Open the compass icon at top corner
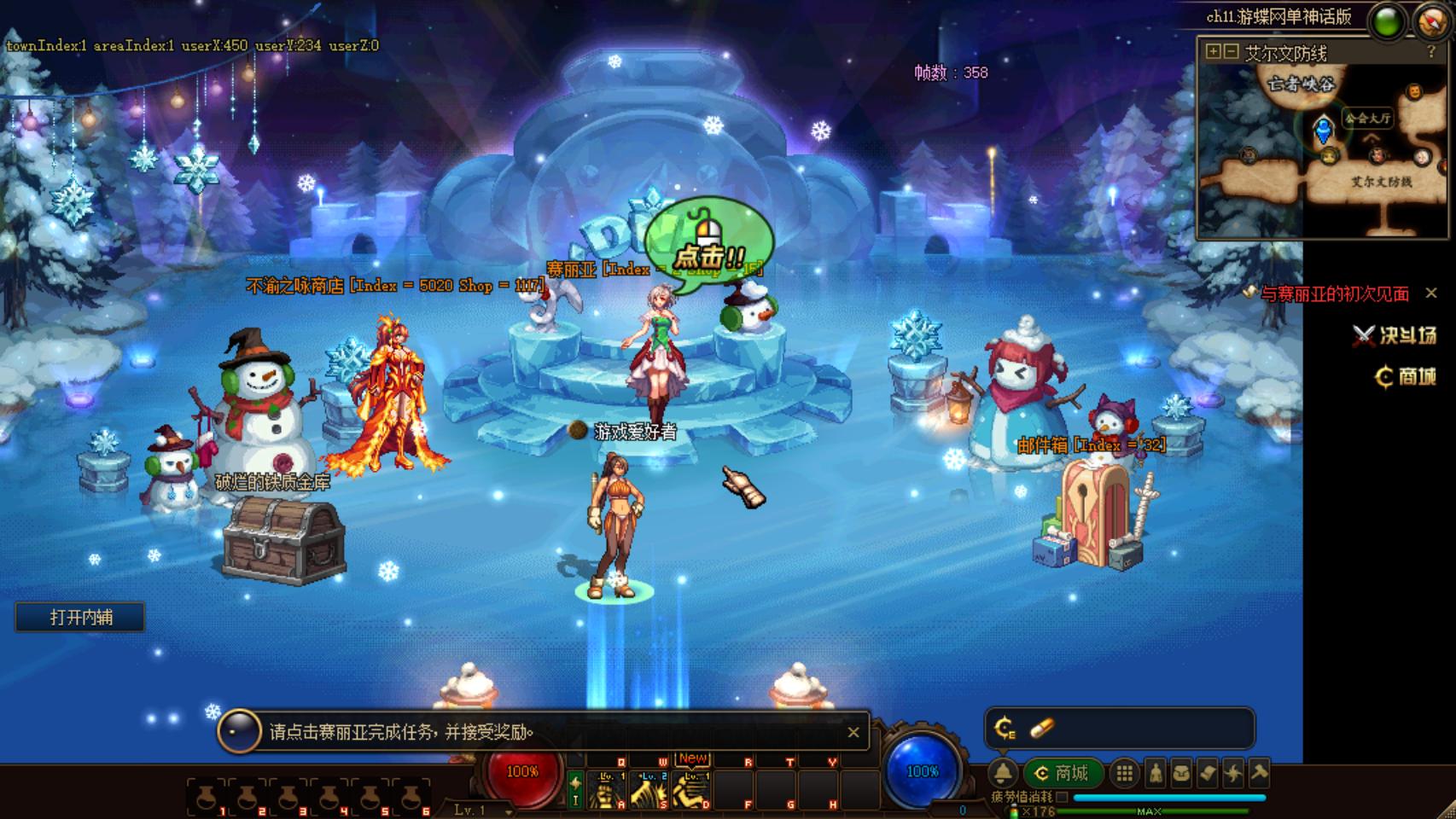The height and width of the screenshot is (819, 1456). 1432,21
